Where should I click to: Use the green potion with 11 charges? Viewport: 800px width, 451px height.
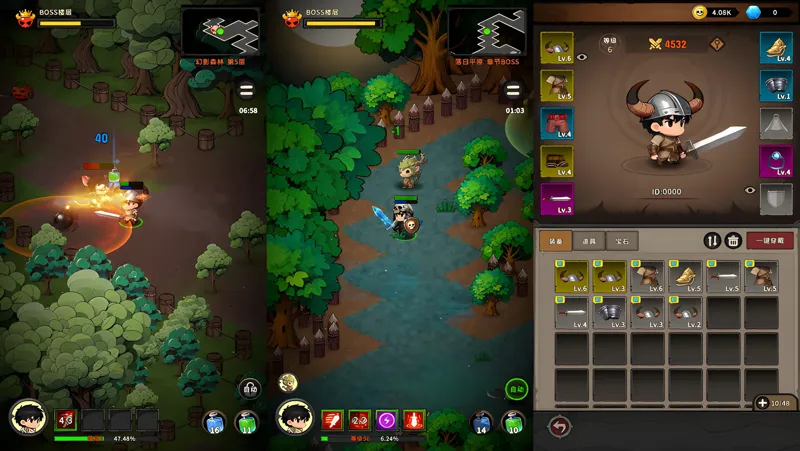245,422
